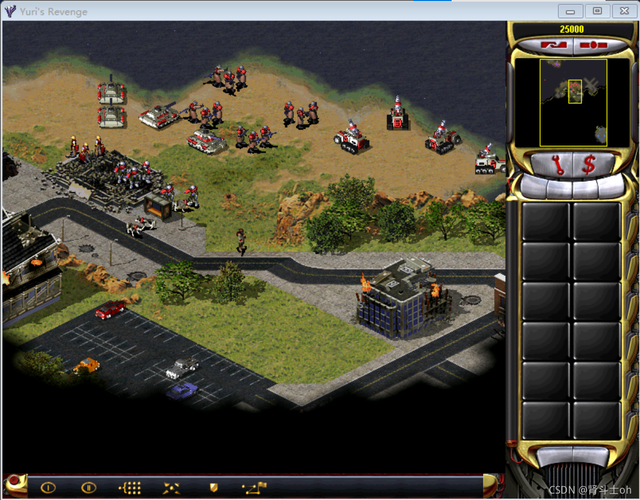Maximize the Yuri's Revenge window
Viewport: 640px width, 500px height.
click(x=596, y=10)
